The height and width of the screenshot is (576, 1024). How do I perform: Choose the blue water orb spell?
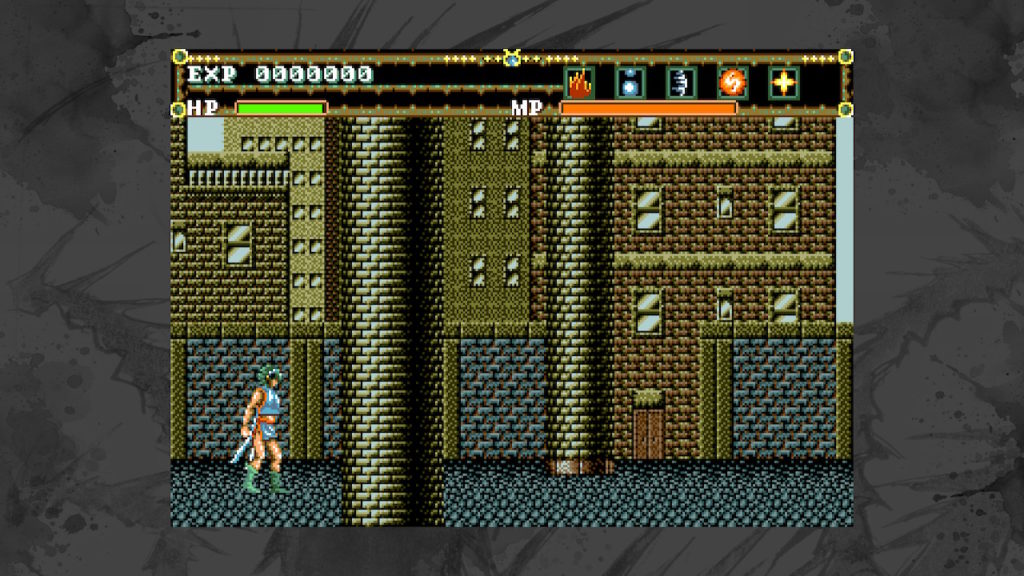pyautogui.click(x=630, y=83)
